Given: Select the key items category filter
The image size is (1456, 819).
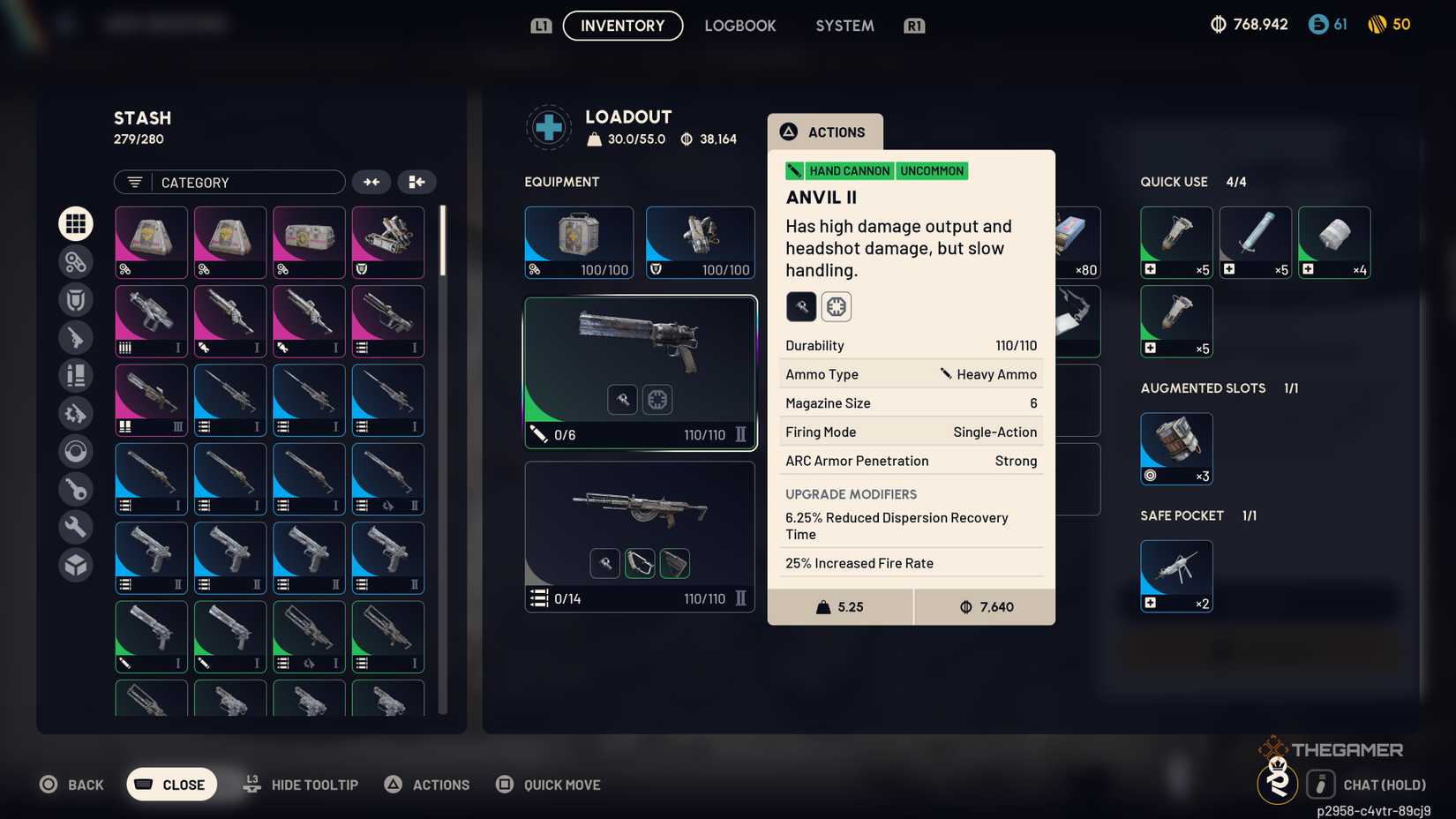Looking at the screenshot, I should click(x=76, y=489).
